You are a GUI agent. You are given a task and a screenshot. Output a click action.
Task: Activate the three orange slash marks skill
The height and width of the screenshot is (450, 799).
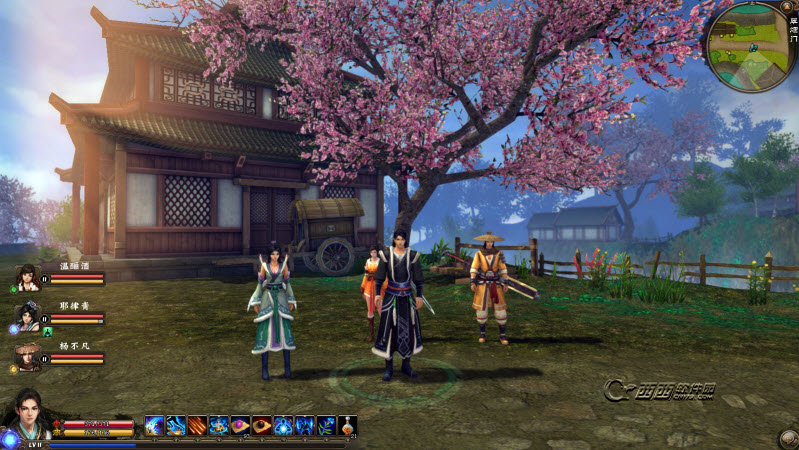(198, 425)
